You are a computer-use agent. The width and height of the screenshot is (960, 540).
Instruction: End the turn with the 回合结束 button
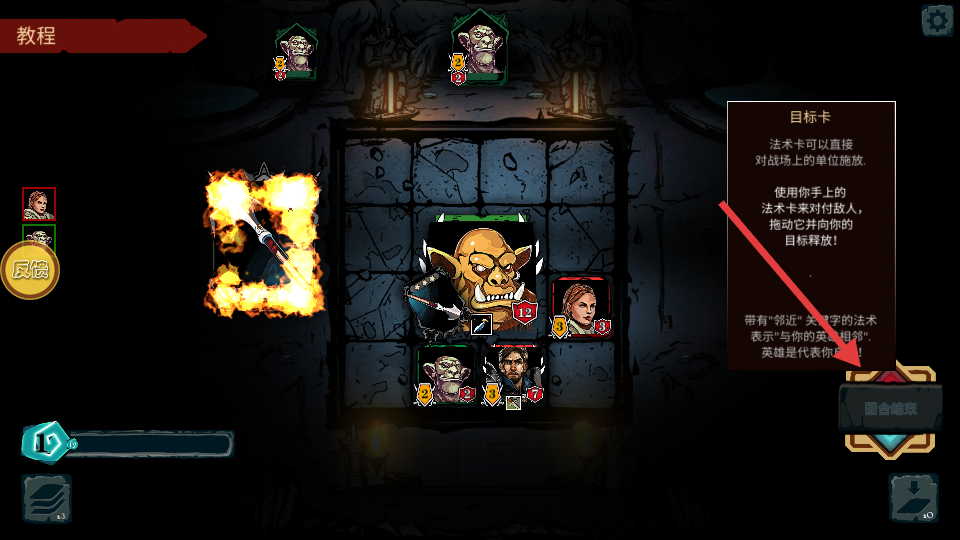(x=890, y=409)
